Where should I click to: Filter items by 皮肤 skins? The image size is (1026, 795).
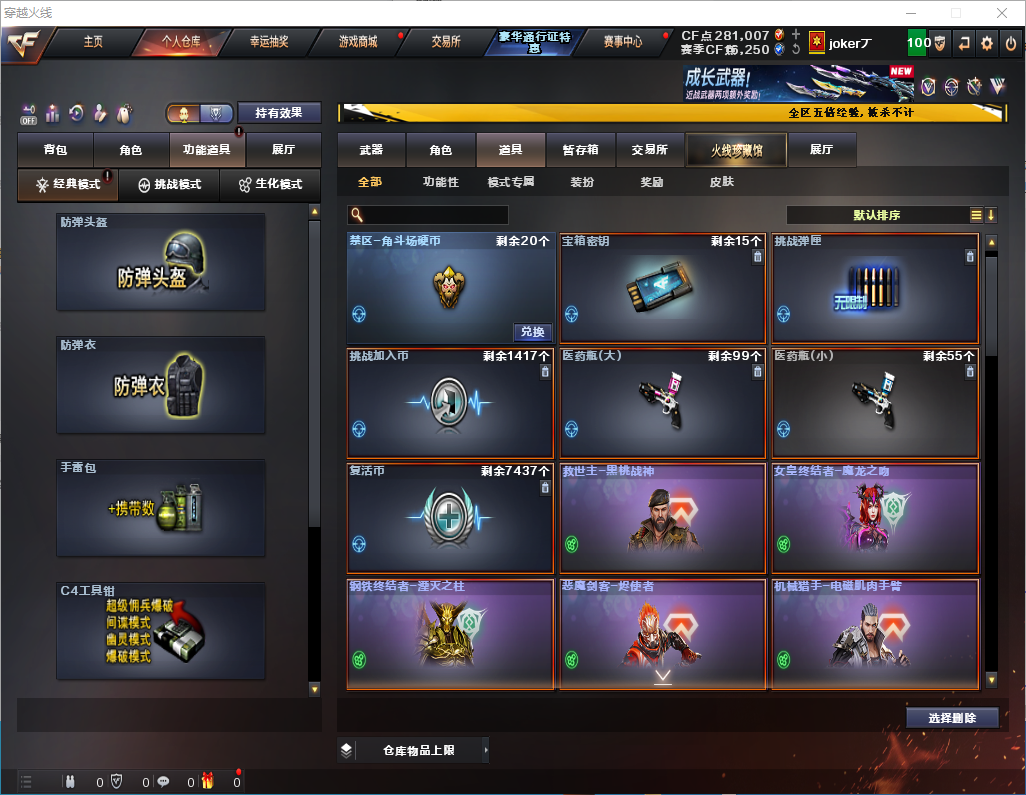(721, 182)
